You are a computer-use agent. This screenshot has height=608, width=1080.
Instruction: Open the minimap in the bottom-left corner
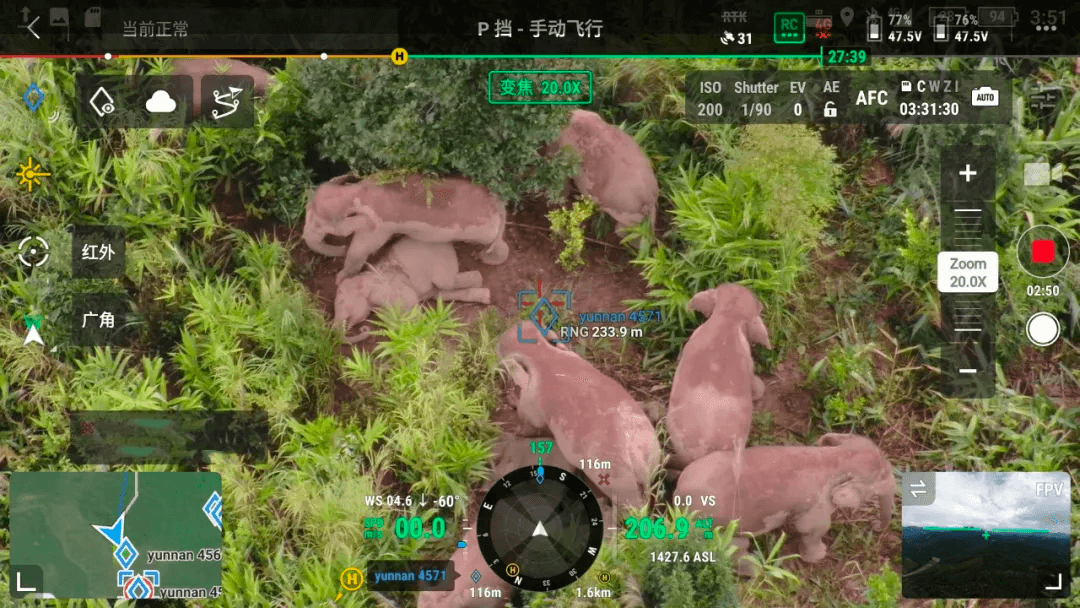pyautogui.click(x=115, y=535)
